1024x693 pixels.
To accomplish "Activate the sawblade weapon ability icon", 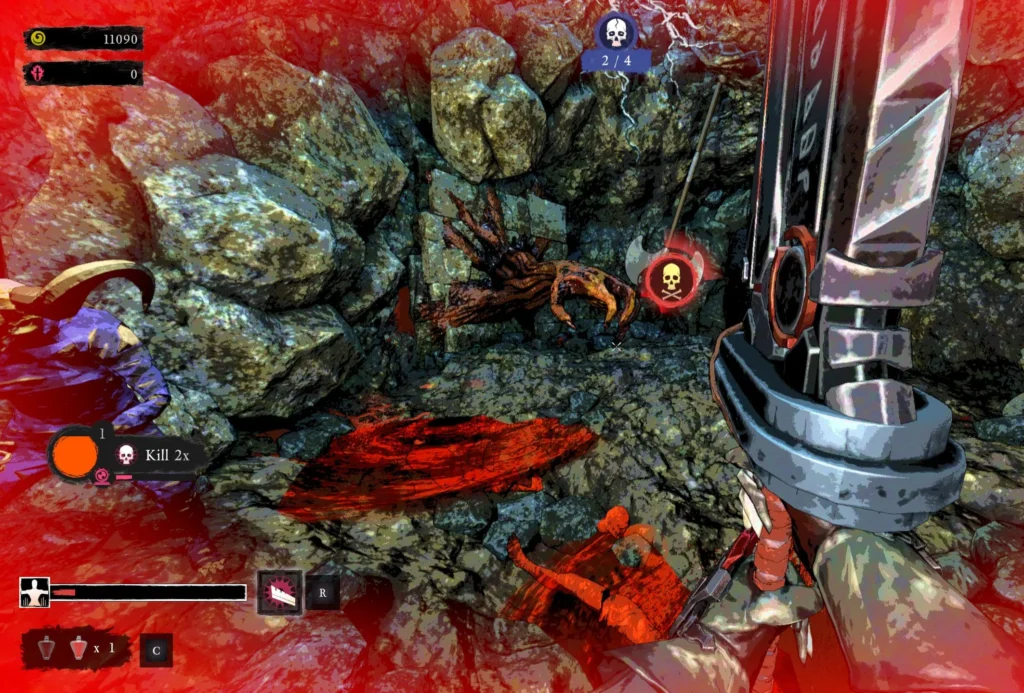I will point(280,592).
